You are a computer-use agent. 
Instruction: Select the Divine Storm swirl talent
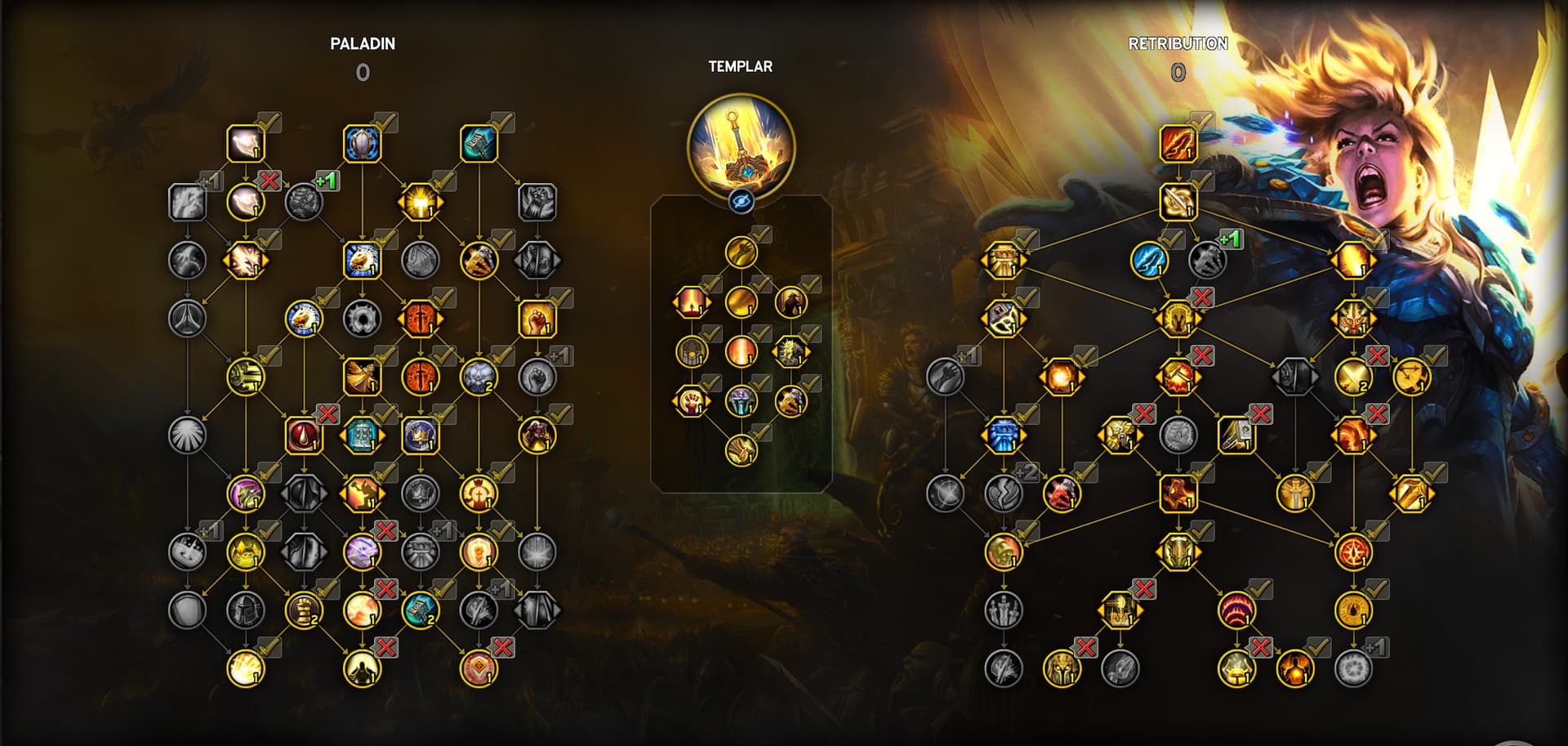click(x=1178, y=202)
